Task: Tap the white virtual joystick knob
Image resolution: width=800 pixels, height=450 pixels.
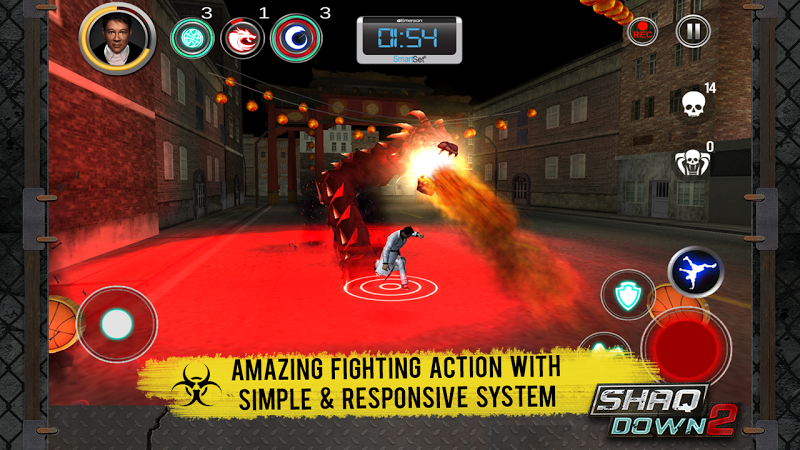Action: tap(117, 323)
